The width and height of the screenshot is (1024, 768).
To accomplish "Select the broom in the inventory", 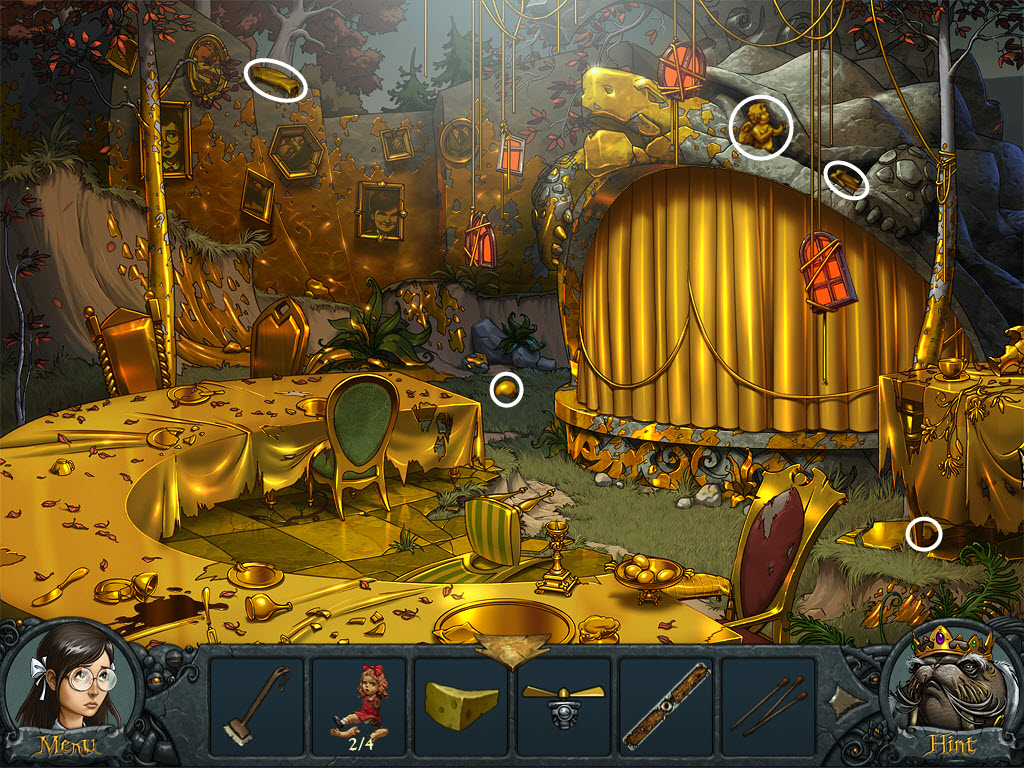I will click(x=257, y=706).
